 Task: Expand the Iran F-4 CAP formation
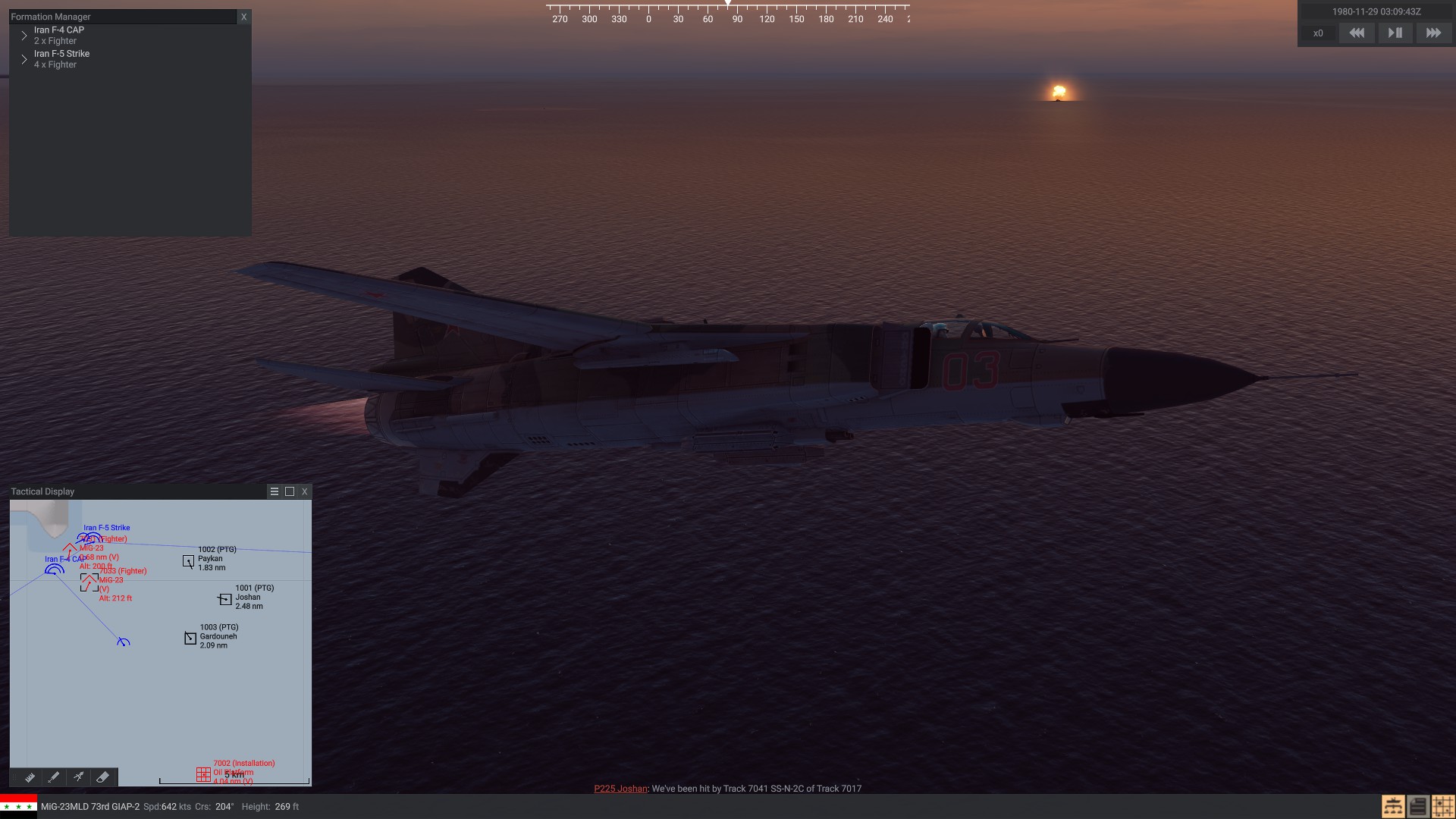24,36
